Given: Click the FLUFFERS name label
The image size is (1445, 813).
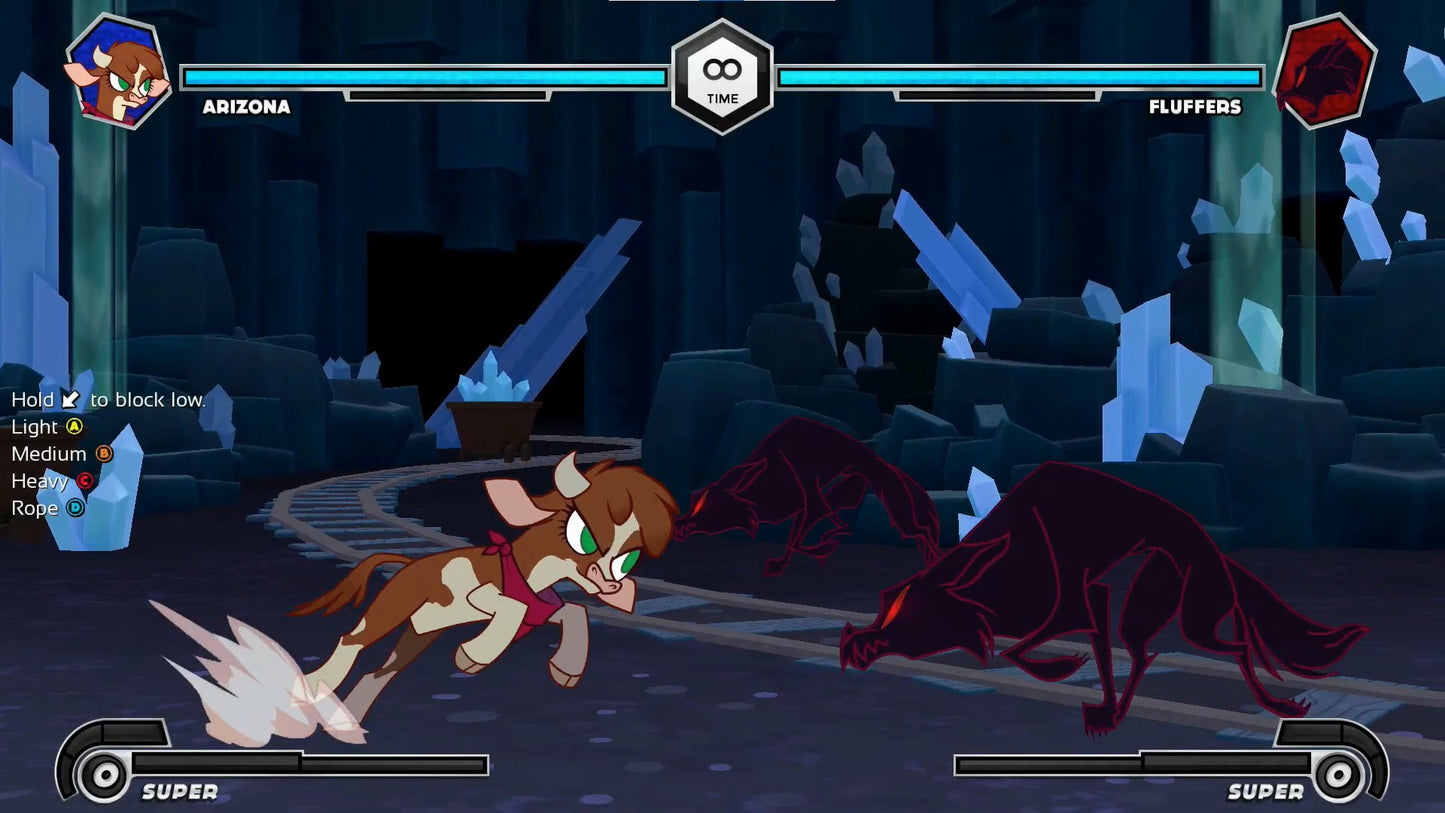Looking at the screenshot, I should point(1196,107).
